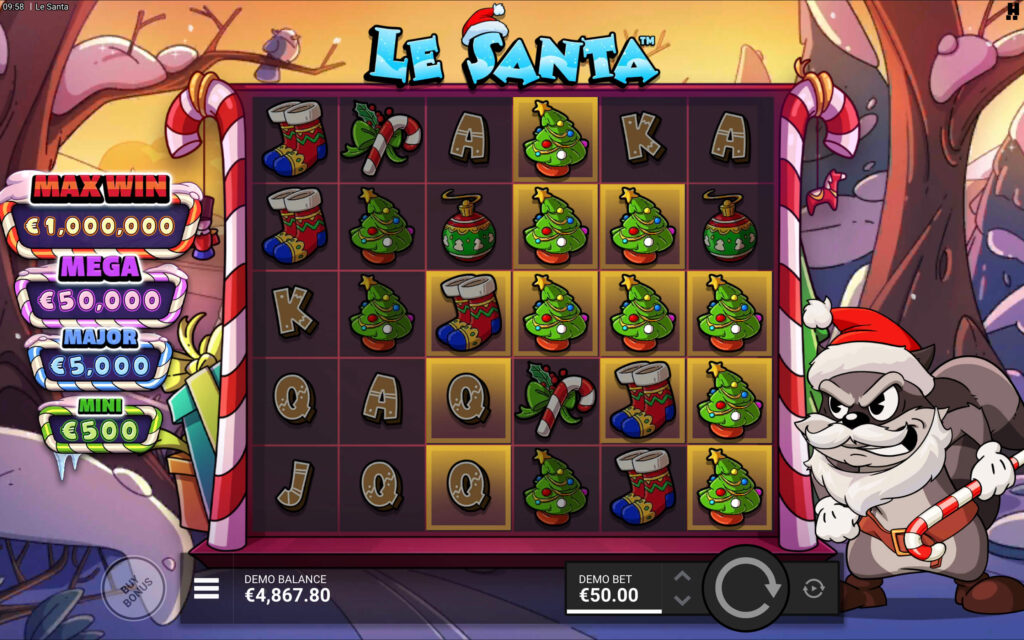Viewport: 1024px width, 640px height.
Task: Open the Buy Bonus menu
Action: coord(131,588)
